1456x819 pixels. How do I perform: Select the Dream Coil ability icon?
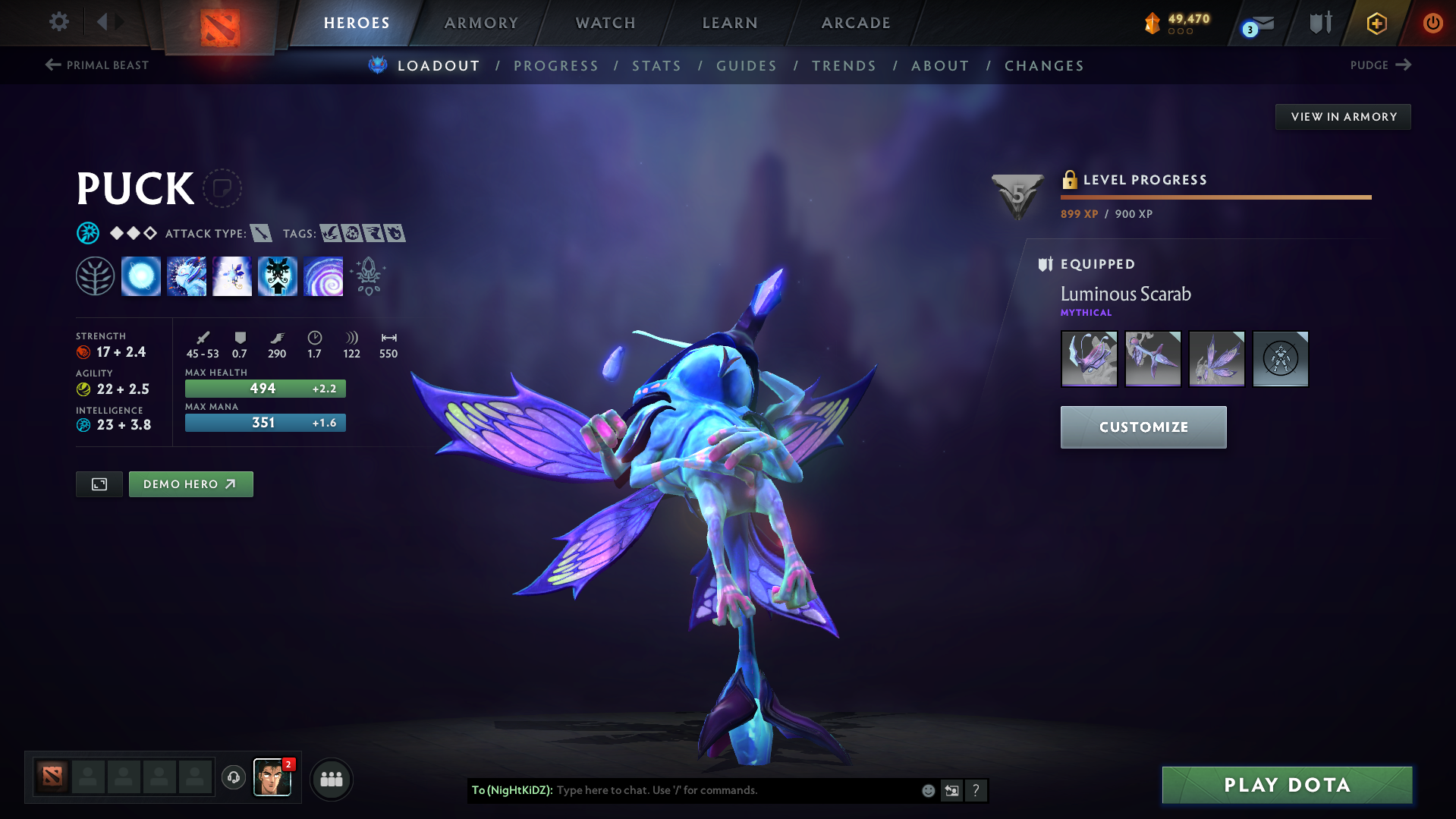pyautogui.click(x=323, y=276)
